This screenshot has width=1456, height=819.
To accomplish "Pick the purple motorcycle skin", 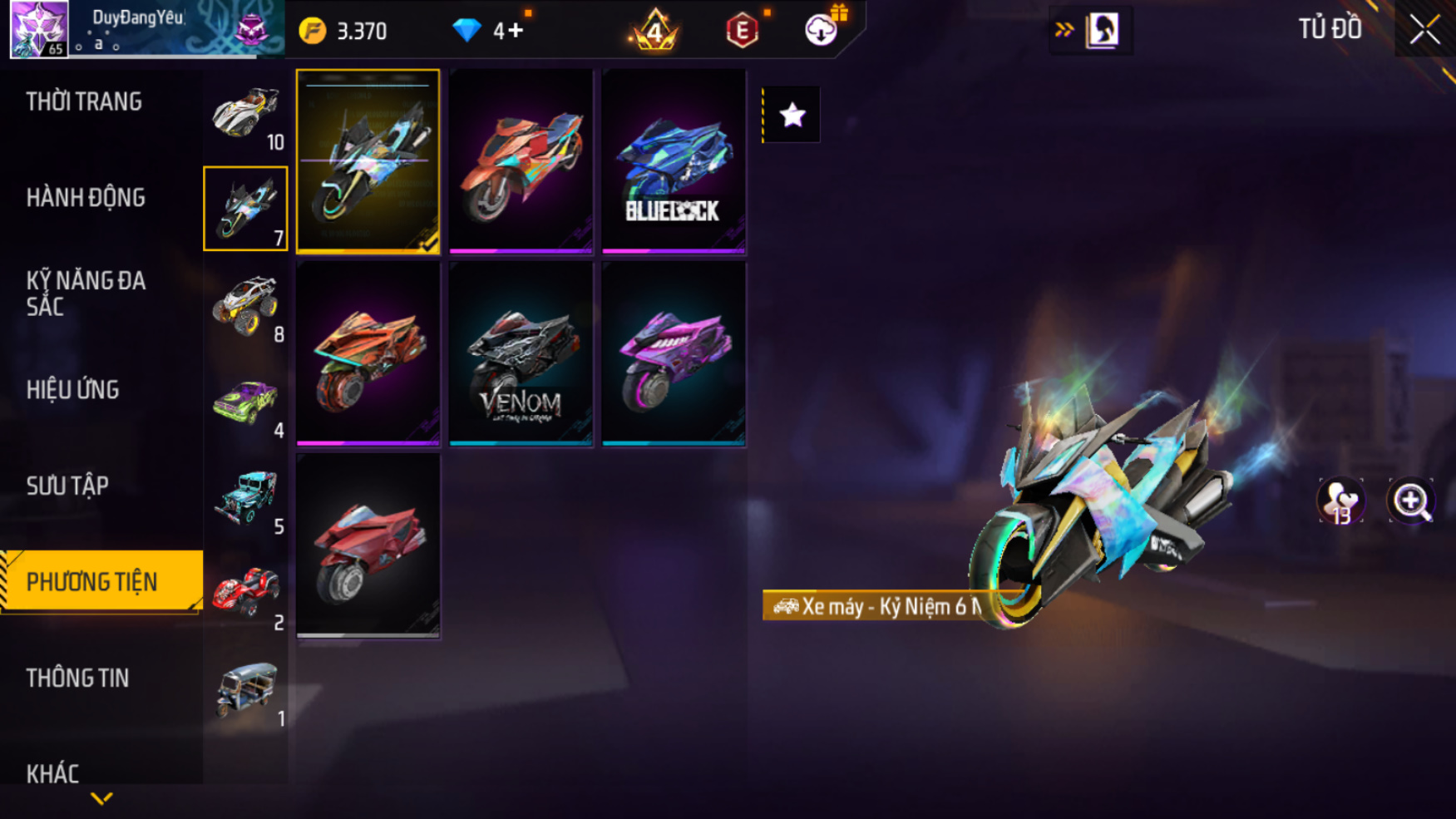I will coord(674,353).
